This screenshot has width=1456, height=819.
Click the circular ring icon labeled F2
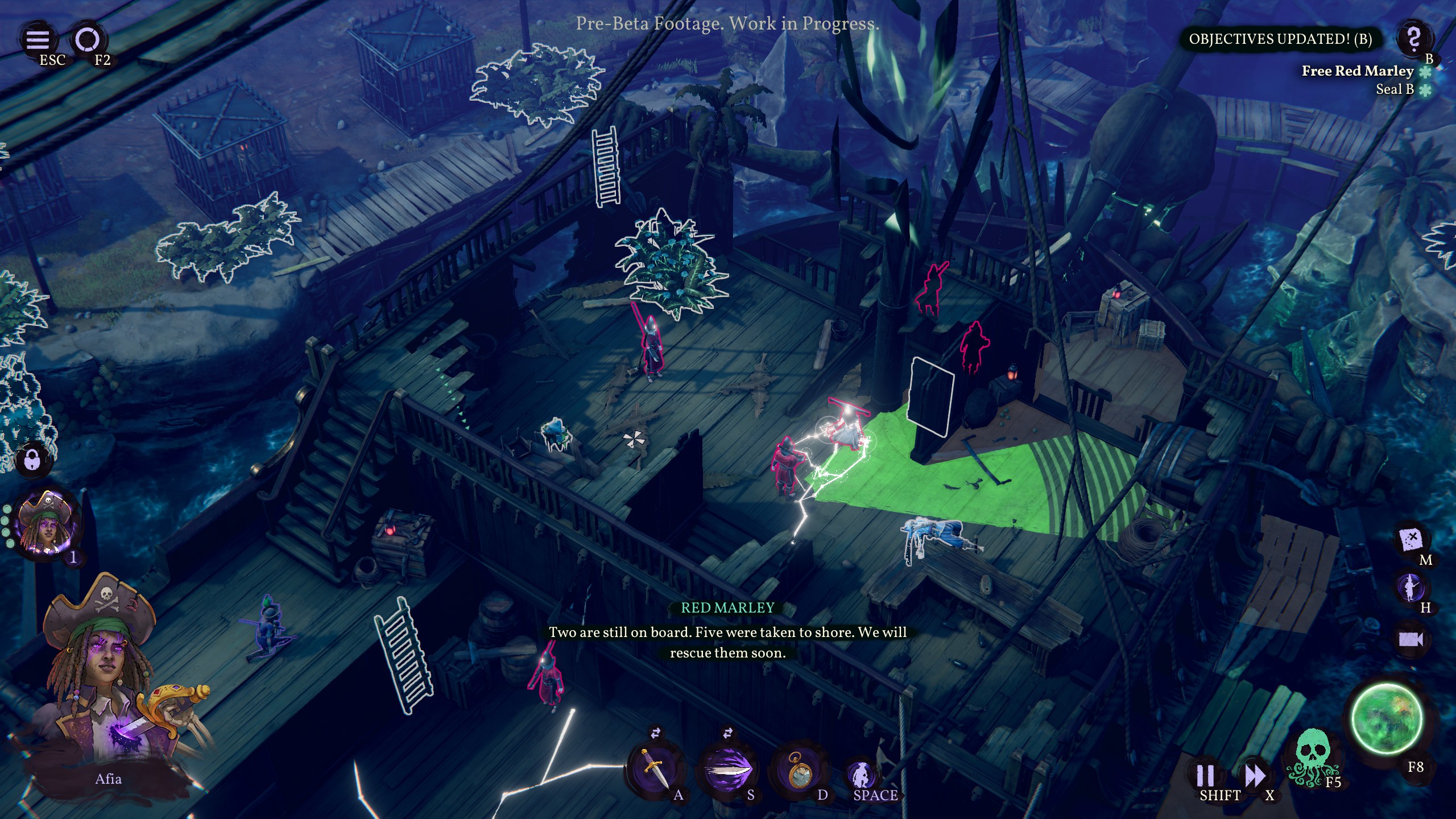(88, 40)
